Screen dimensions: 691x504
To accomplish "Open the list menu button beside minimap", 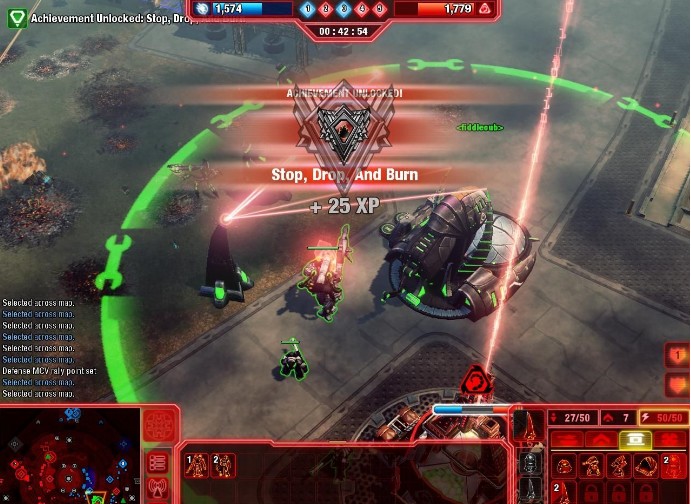I will 157,462.
